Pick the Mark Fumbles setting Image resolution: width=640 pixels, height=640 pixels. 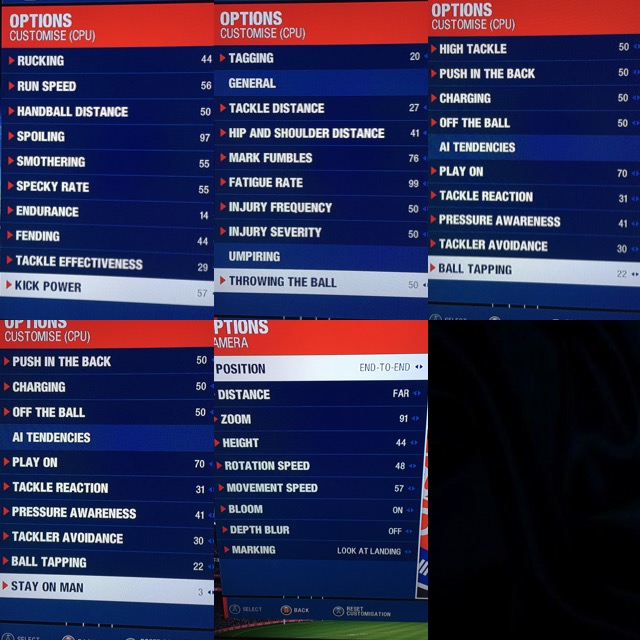click(320, 158)
